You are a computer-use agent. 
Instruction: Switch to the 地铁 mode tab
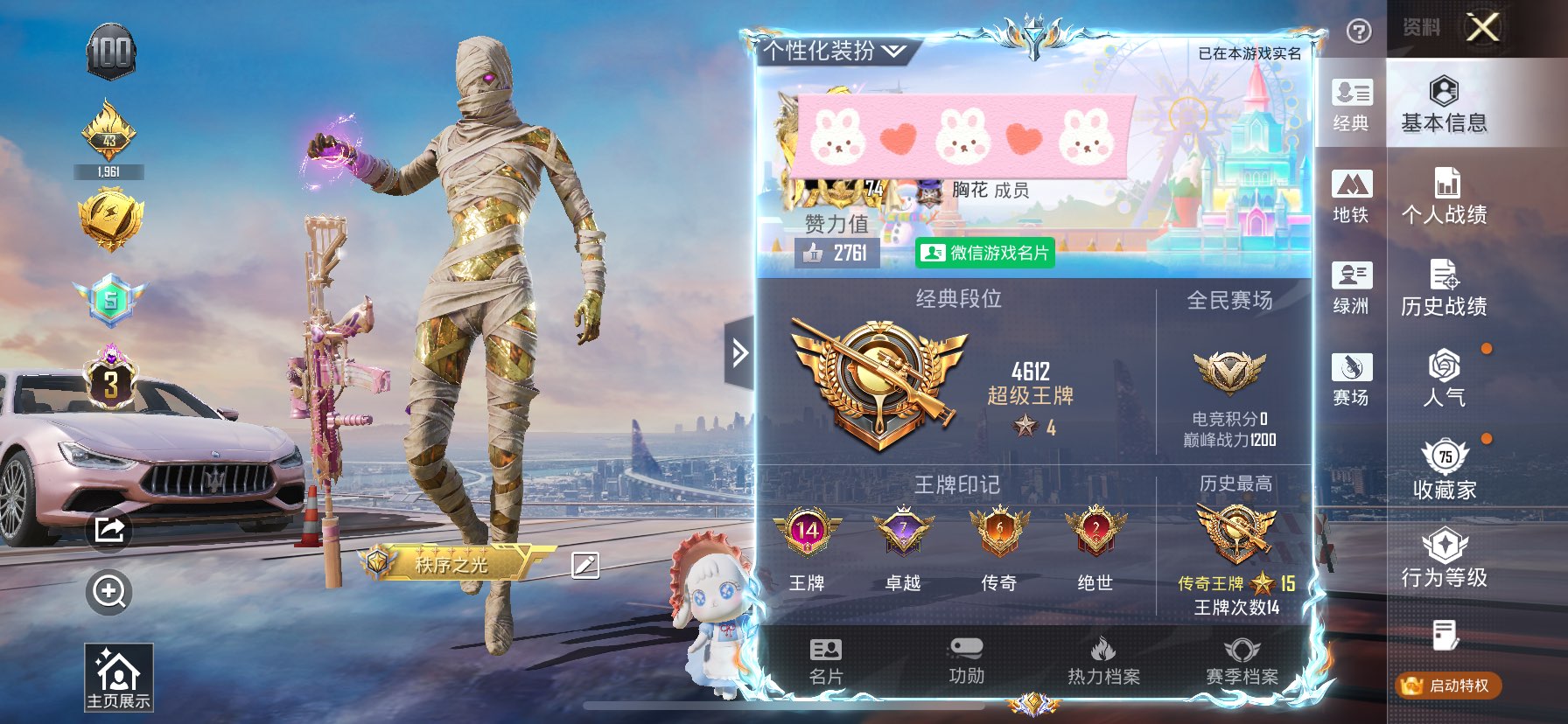pyautogui.click(x=1351, y=197)
